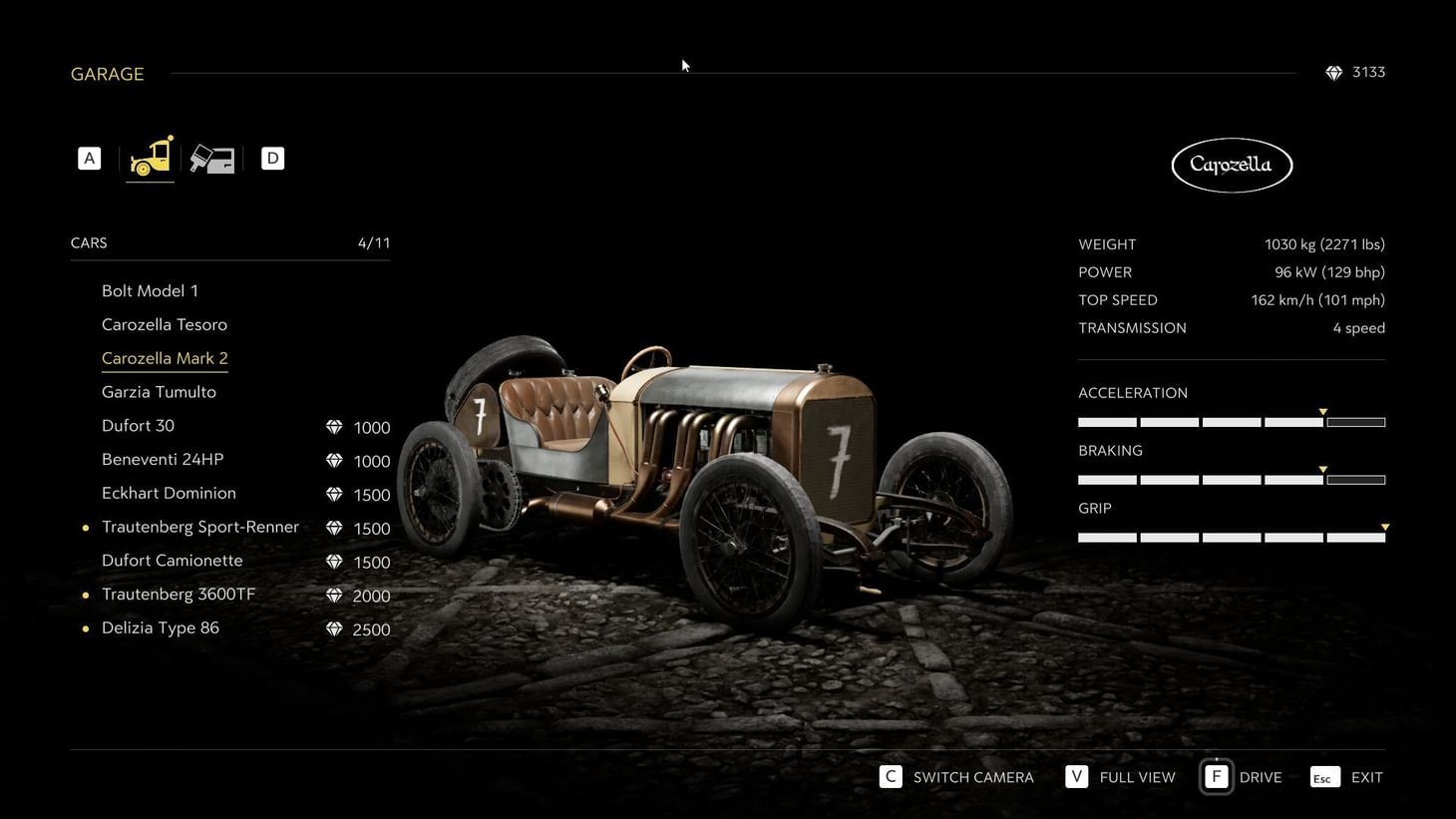Select the Carozella Mark 2 entry
This screenshot has width=1456, height=819.
165,359
